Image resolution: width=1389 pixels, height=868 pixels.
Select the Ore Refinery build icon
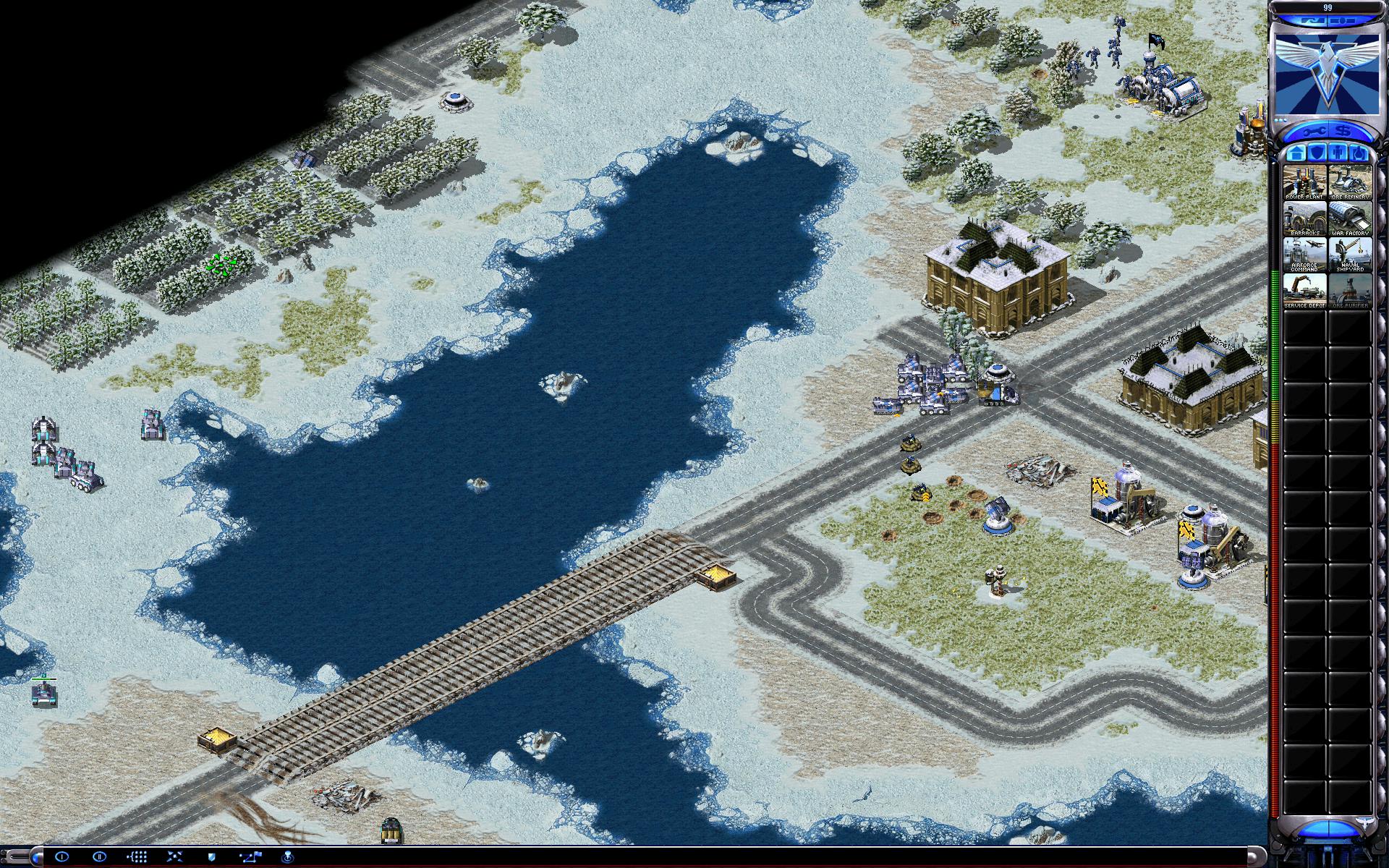(1350, 182)
